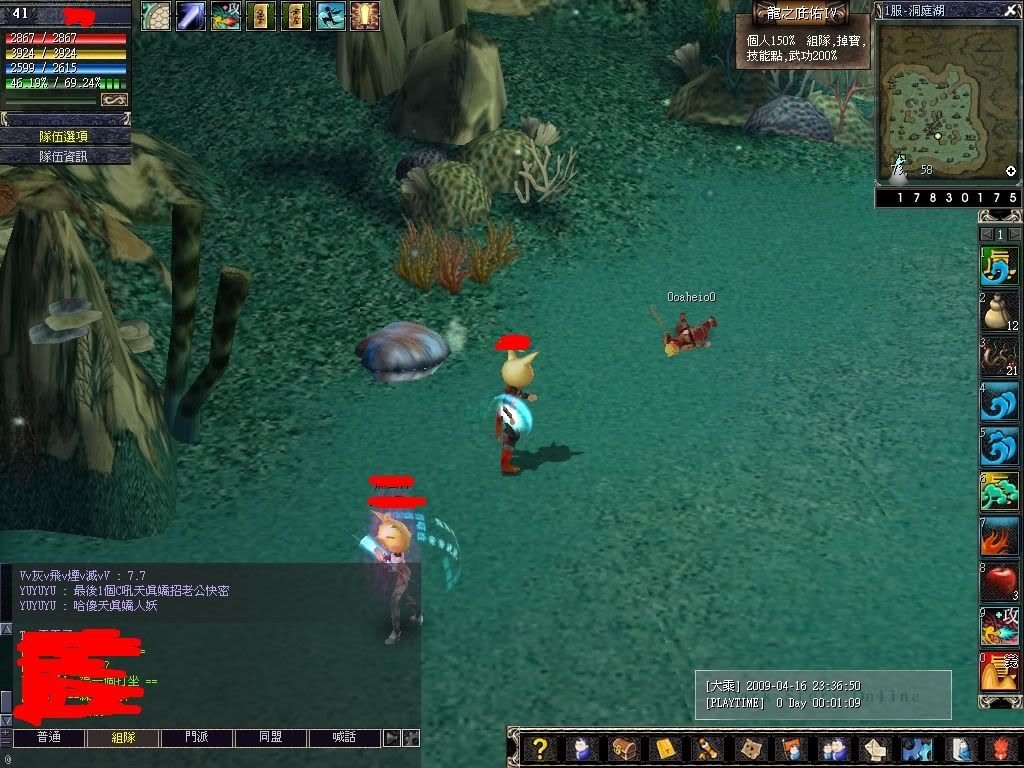Switch chat to the 普通 channel tab

48,738
